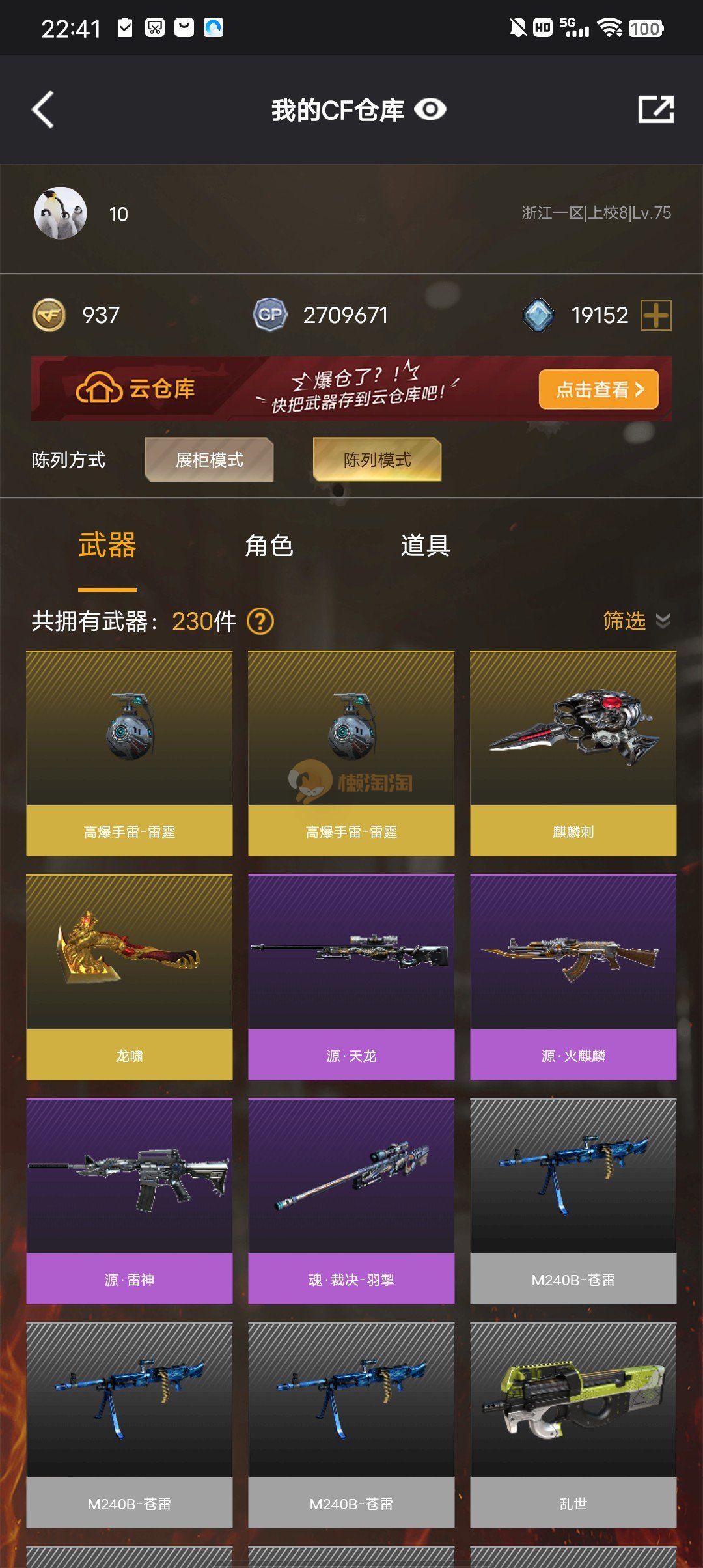Pick the 魂·裁决-羽掣 sniper card
This screenshot has width=703, height=1568.
coord(351,1201)
